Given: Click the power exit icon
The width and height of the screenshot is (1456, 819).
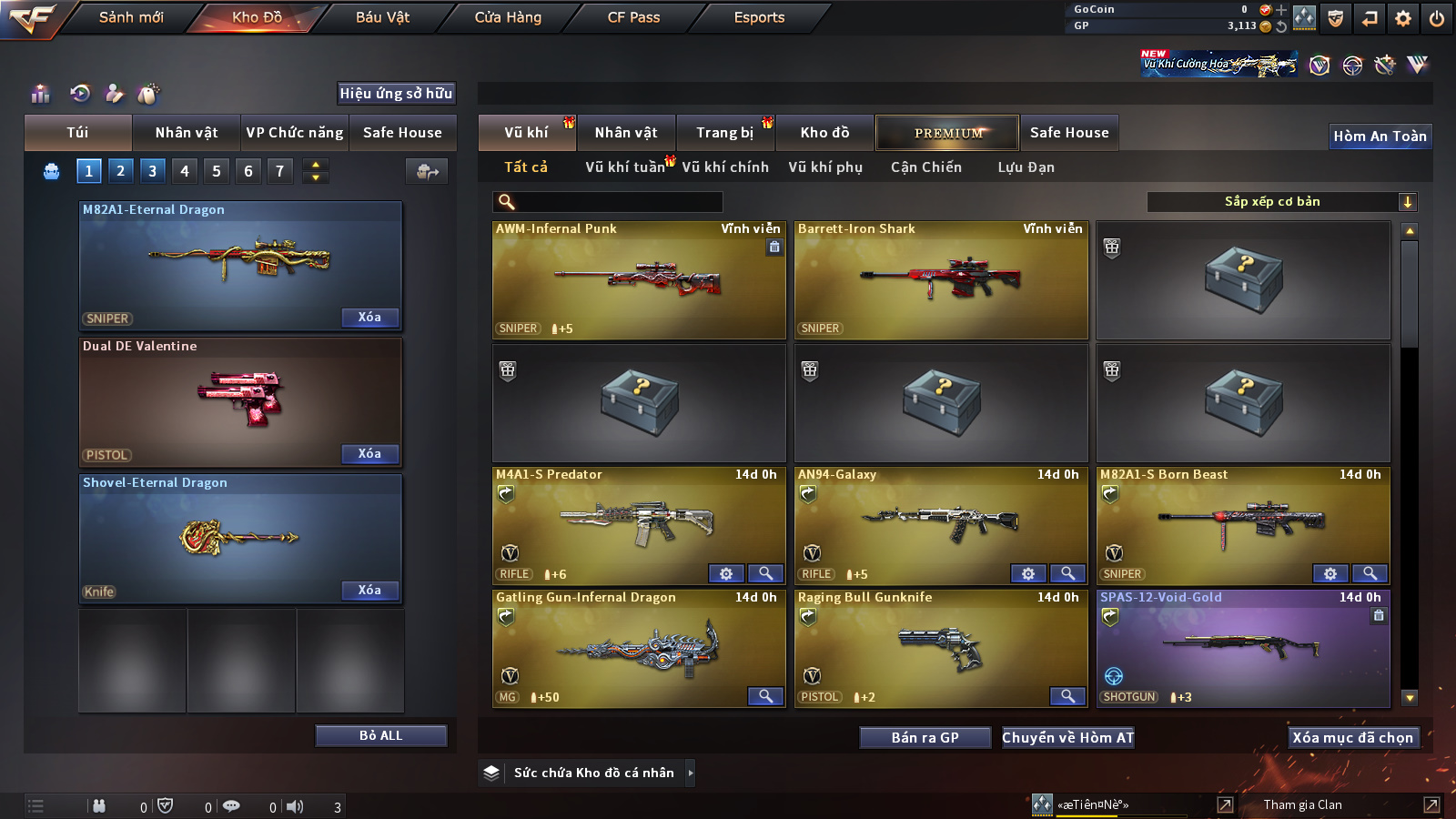Looking at the screenshot, I should [1437, 18].
